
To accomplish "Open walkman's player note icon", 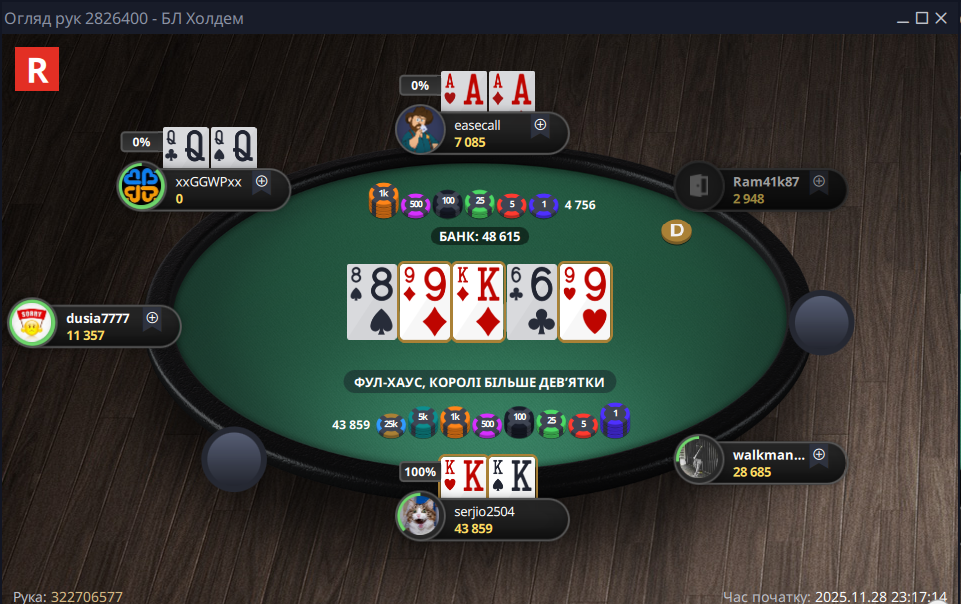I will coord(819,455).
